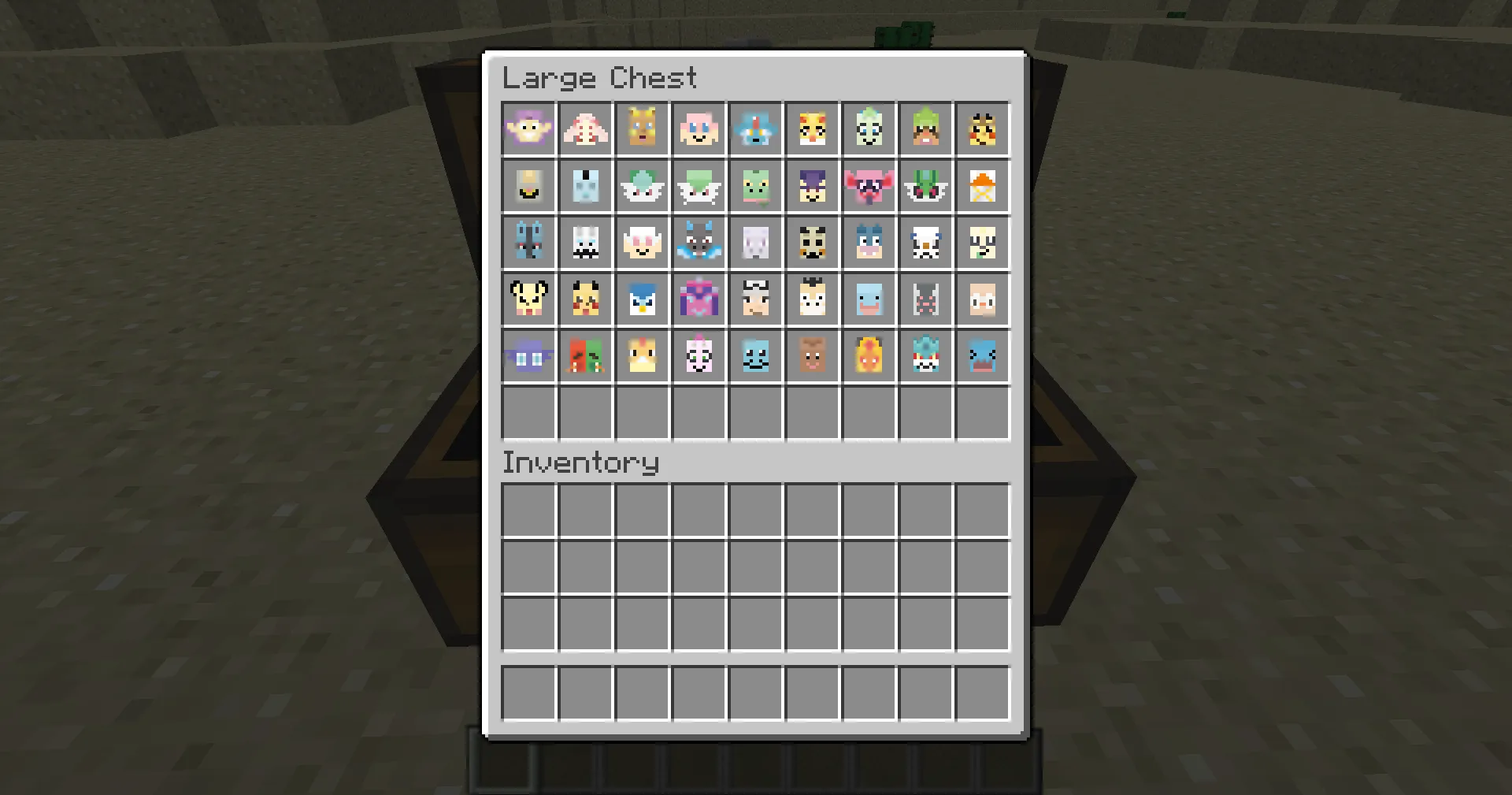This screenshot has height=795, width=1512.
Task: Grab the Rowlet head ending the fourth row
Action: (982, 299)
